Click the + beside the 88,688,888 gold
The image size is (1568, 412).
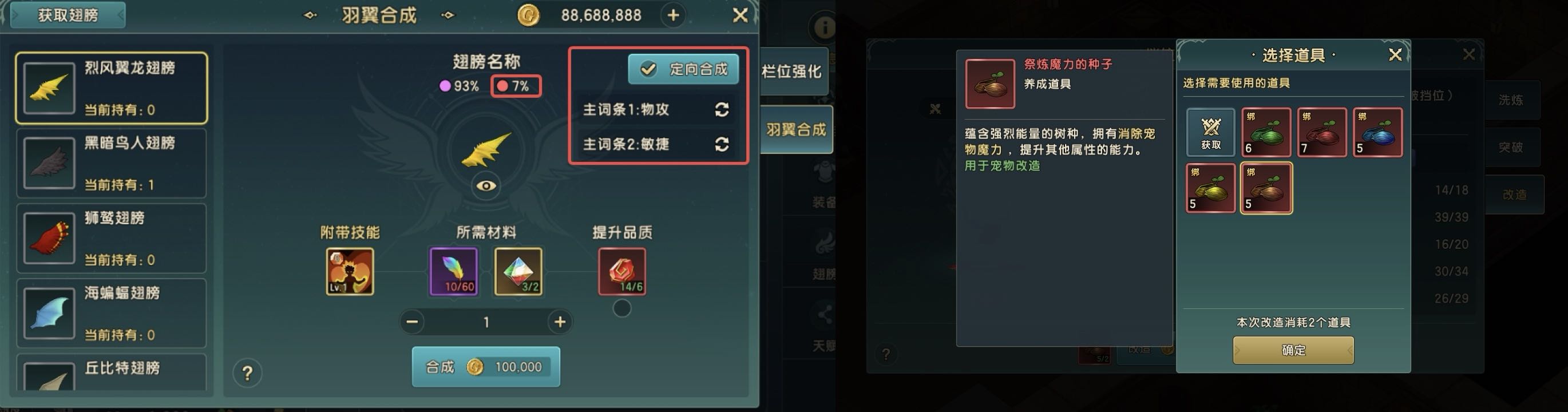pos(672,15)
